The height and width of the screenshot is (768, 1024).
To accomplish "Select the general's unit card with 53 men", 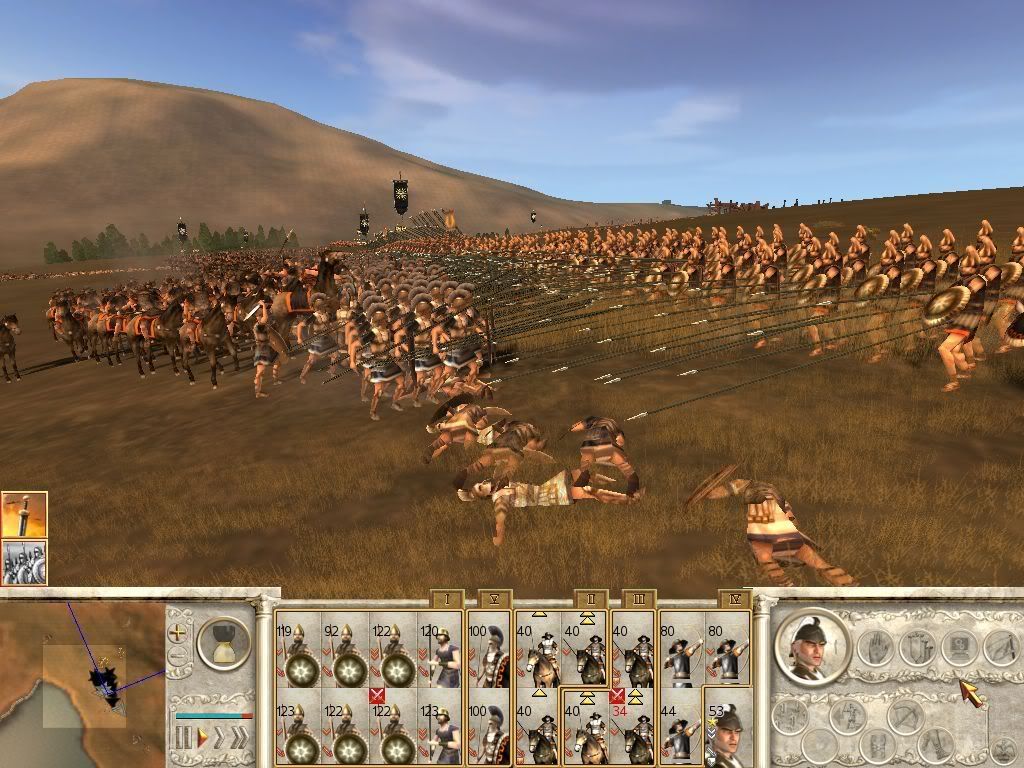I will click(x=728, y=728).
